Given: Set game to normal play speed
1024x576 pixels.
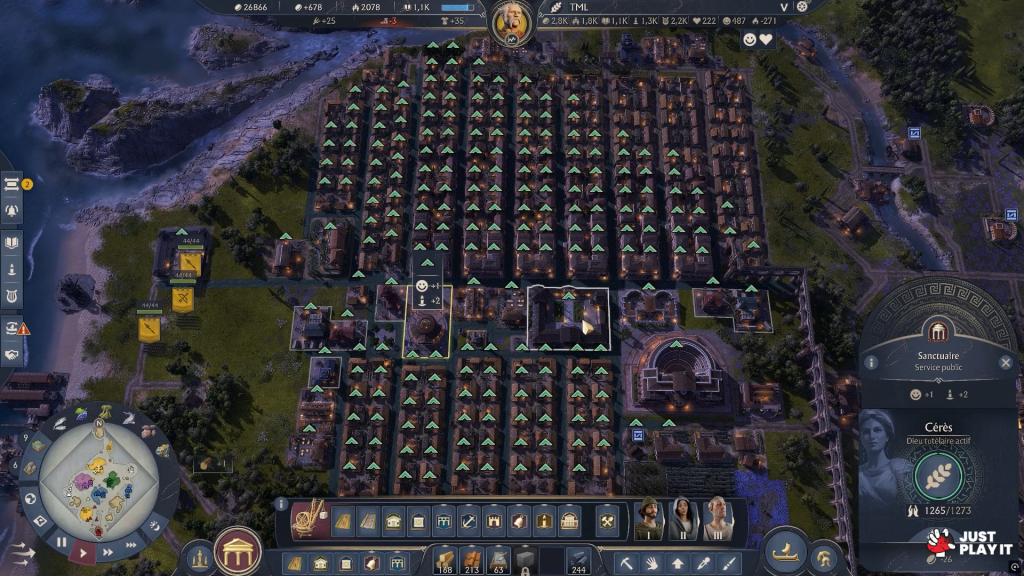Looking at the screenshot, I should pos(85,550).
